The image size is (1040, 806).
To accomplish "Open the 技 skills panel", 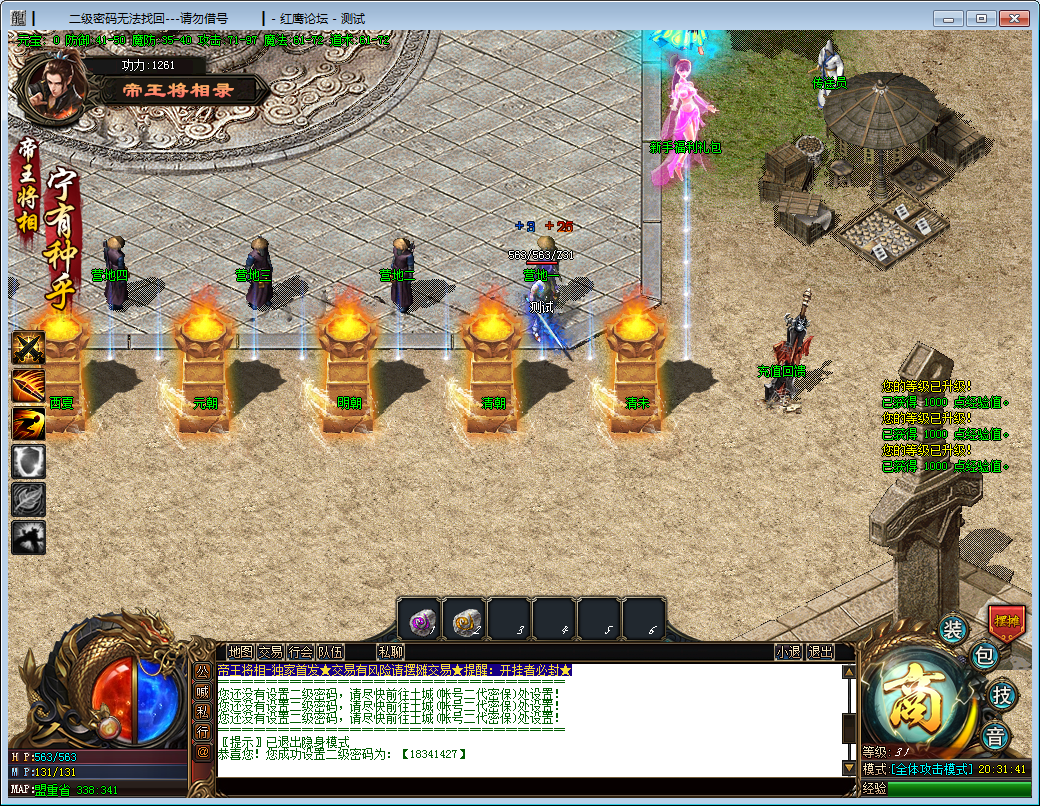I will point(999,694).
